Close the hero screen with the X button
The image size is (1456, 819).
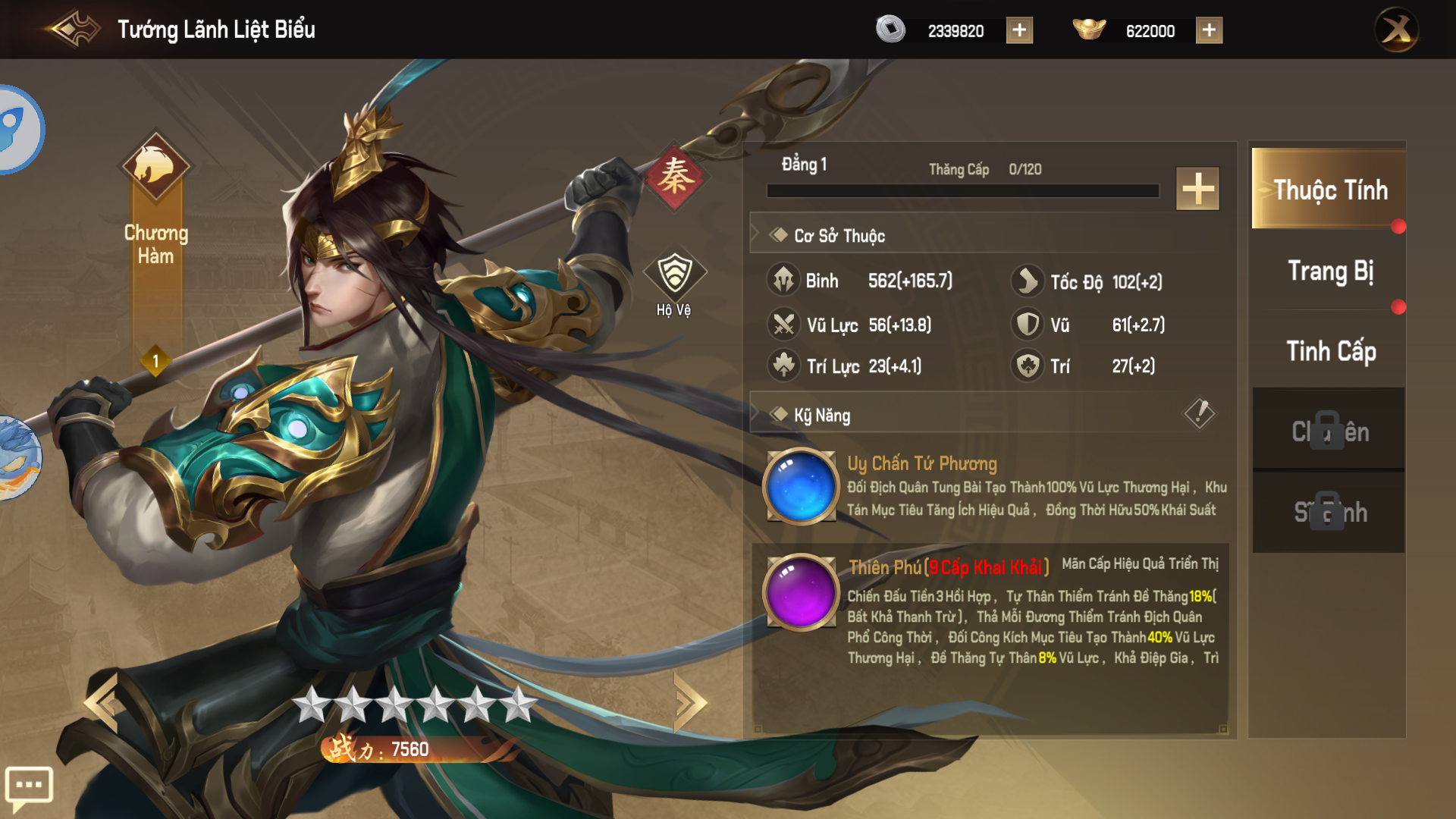pos(1396,30)
